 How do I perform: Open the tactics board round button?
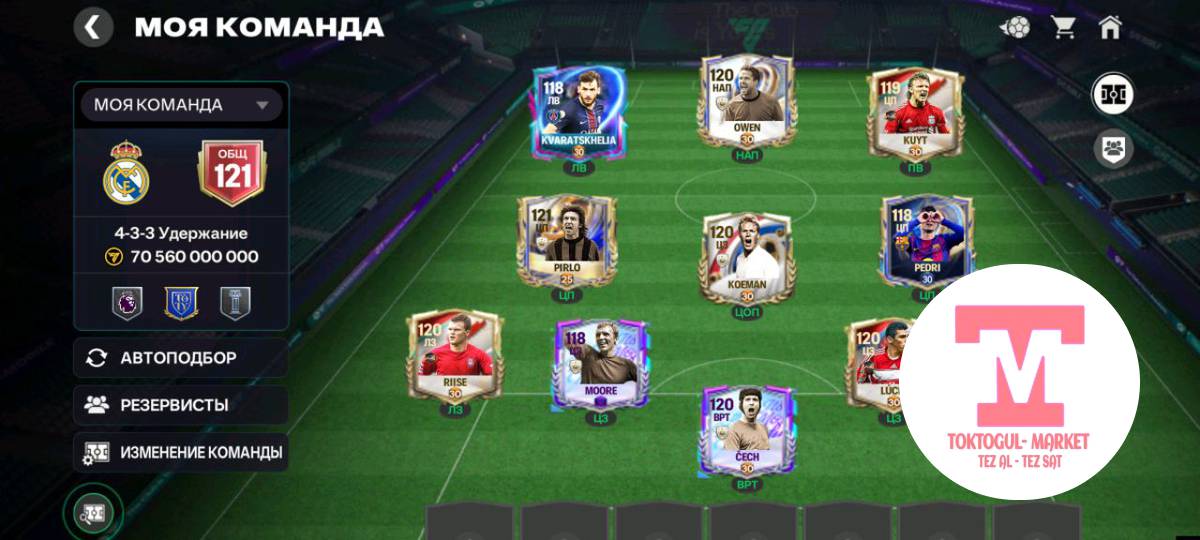[93, 512]
